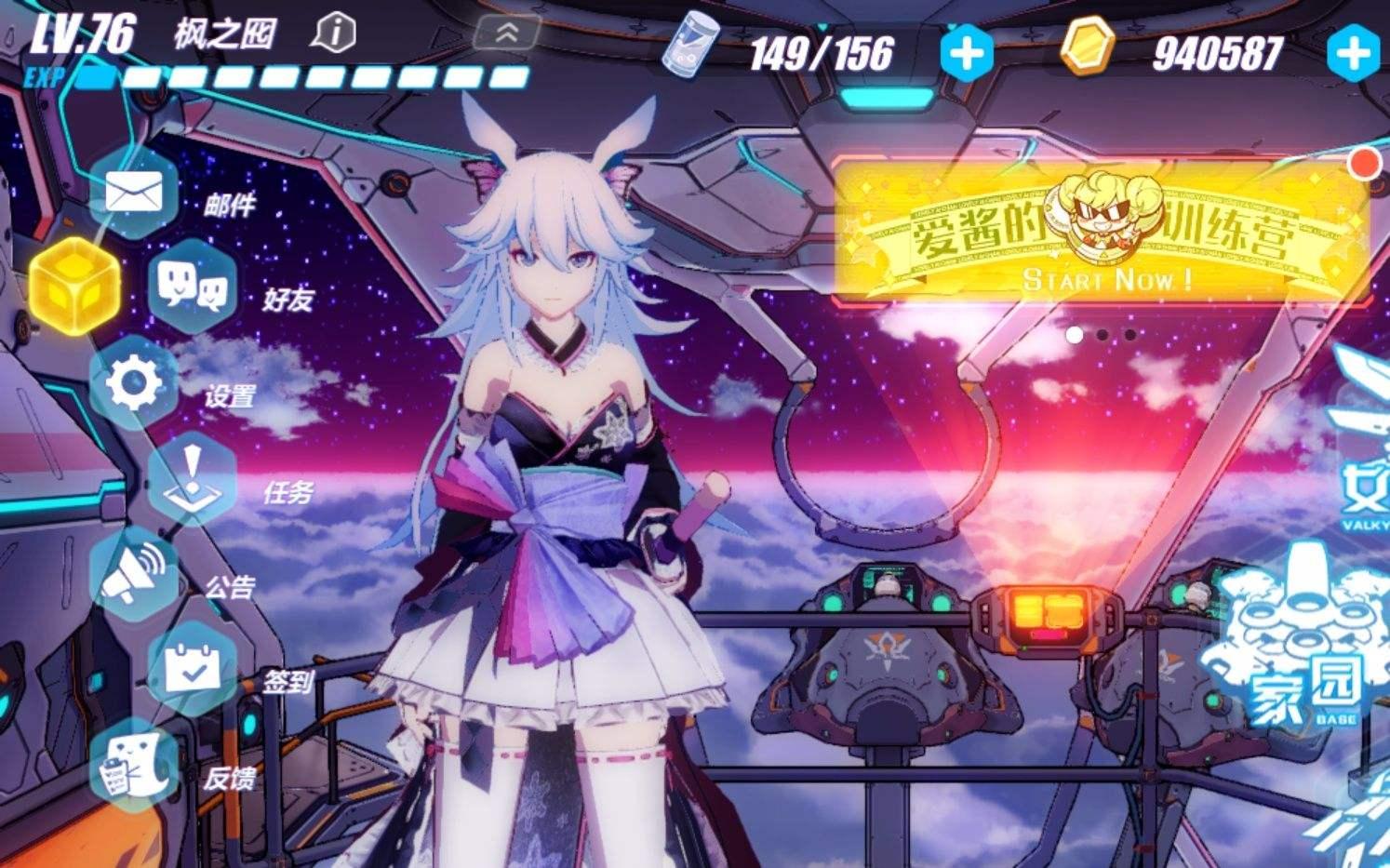Collapse the top bar with the double-arrow button
This screenshot has width=1390, height=868.
[507, 33]
